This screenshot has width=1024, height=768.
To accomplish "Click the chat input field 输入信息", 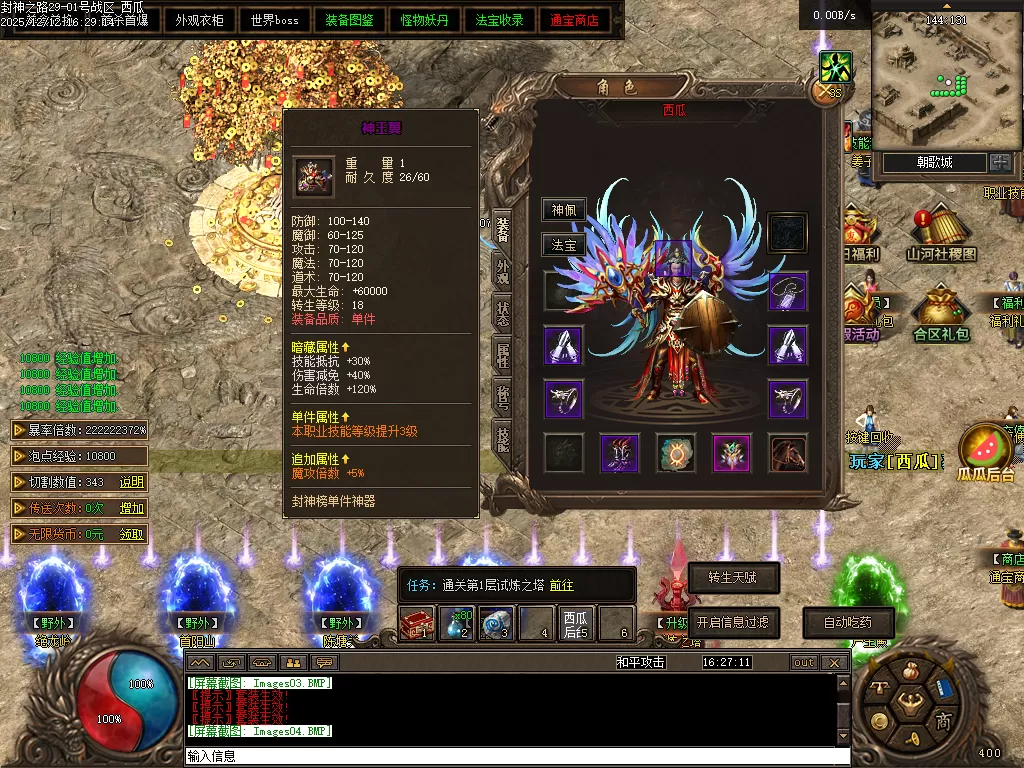I will [x=500, y=756].
